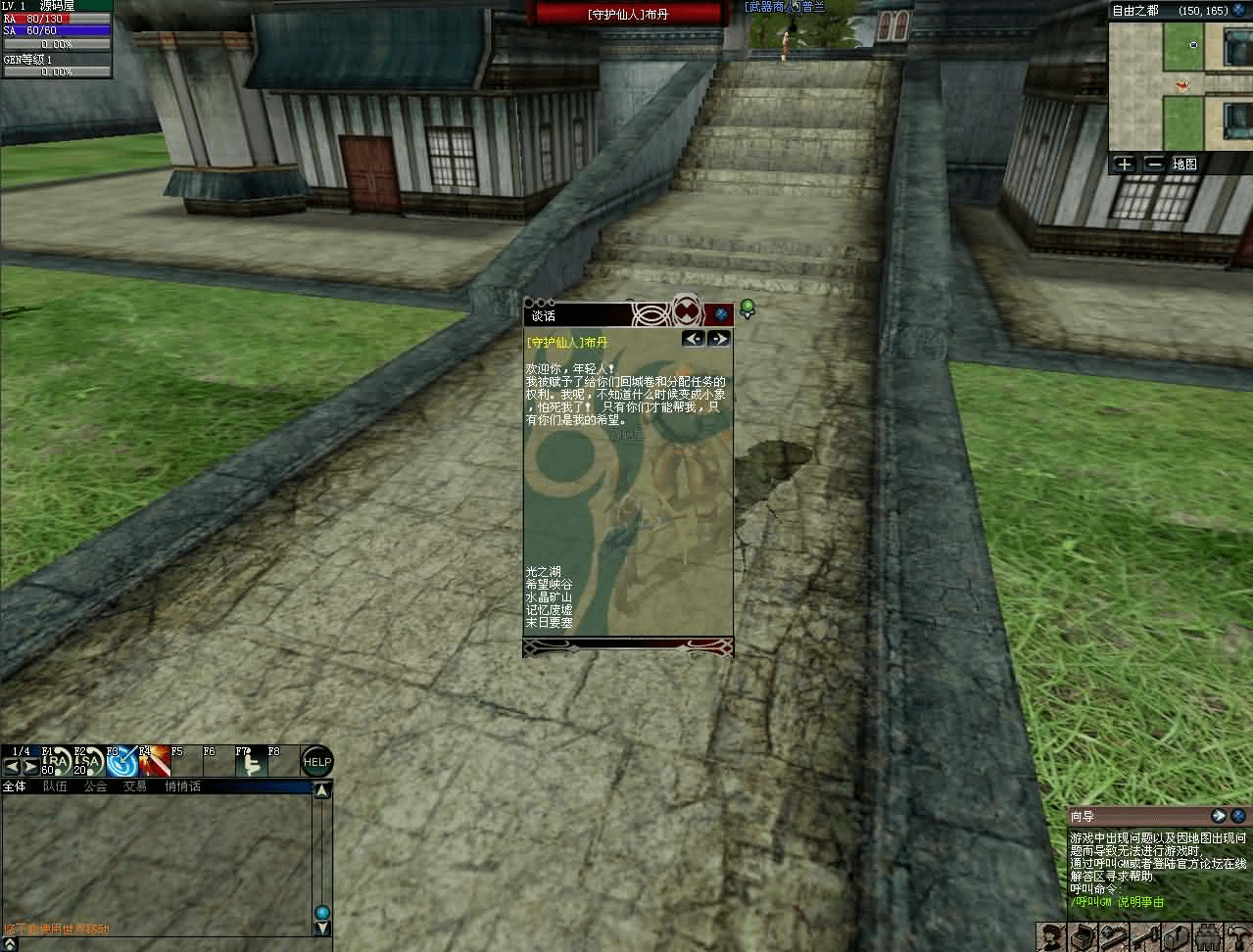1253x952 pixels.
Task: Activate the blue swirl skill in F3
Action: pos(120,761)
